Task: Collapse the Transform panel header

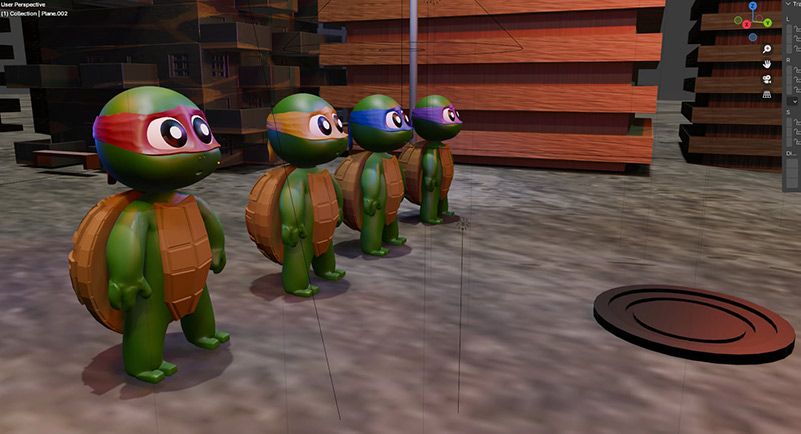Action: click(786, 4)
